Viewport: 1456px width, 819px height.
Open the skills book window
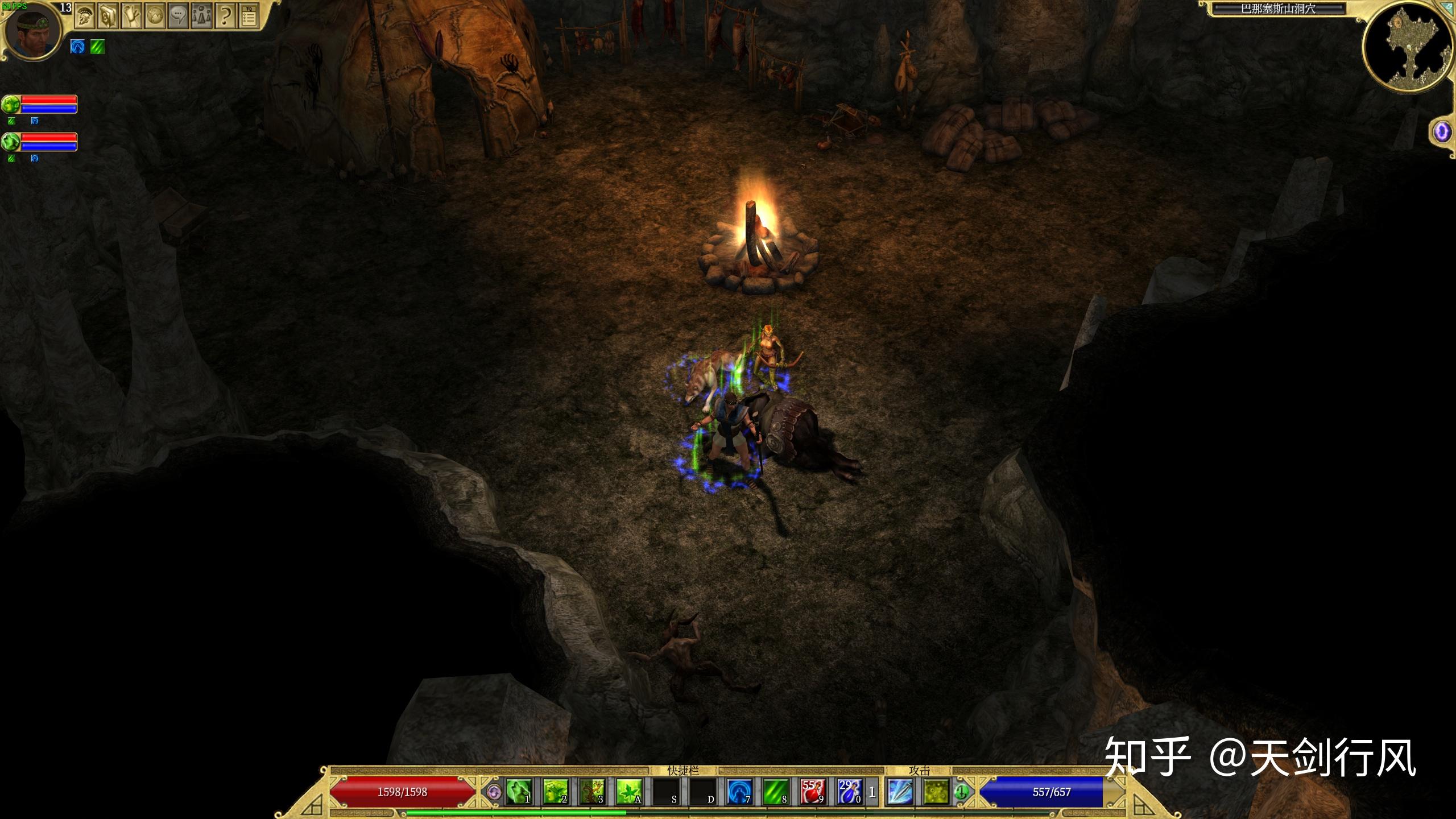[x=108, y=16]
